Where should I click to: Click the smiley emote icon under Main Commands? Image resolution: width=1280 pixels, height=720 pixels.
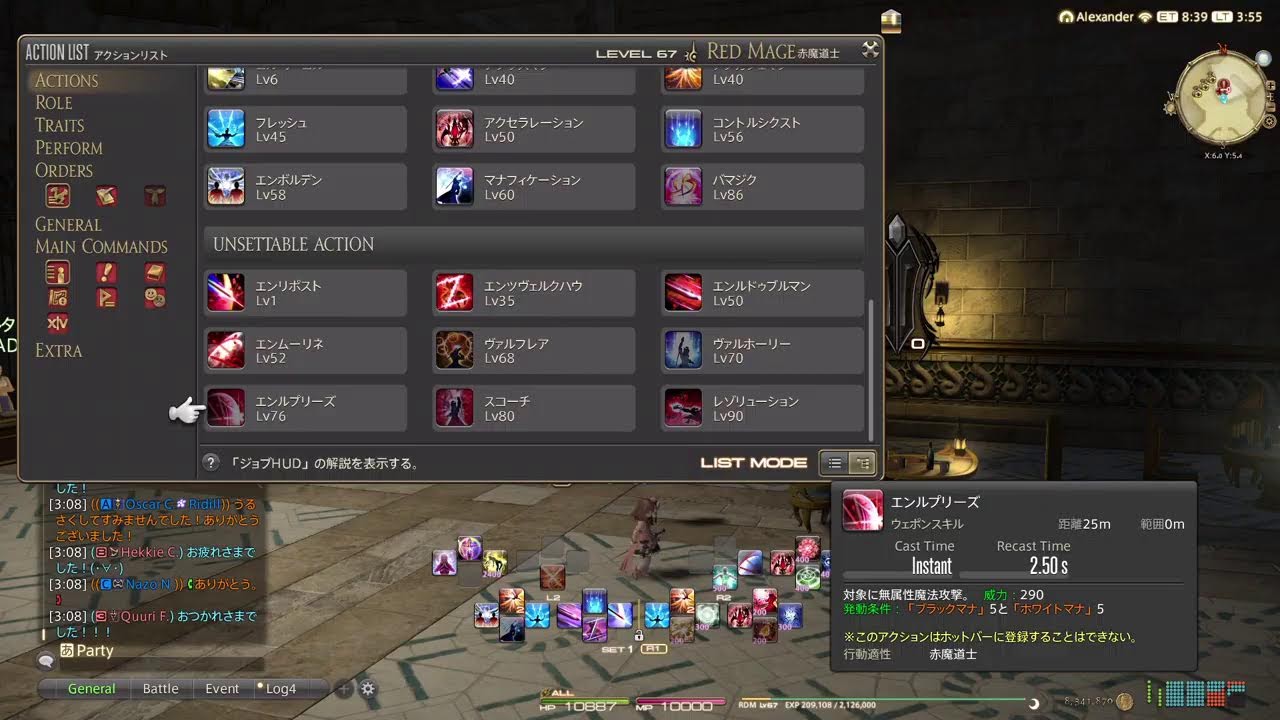pyautogui.click(x=155, y=296)
